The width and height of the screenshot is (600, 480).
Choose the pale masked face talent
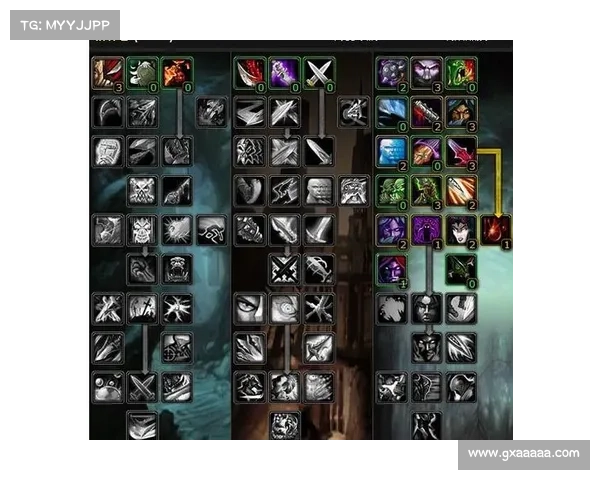click(x=427, y=72)
